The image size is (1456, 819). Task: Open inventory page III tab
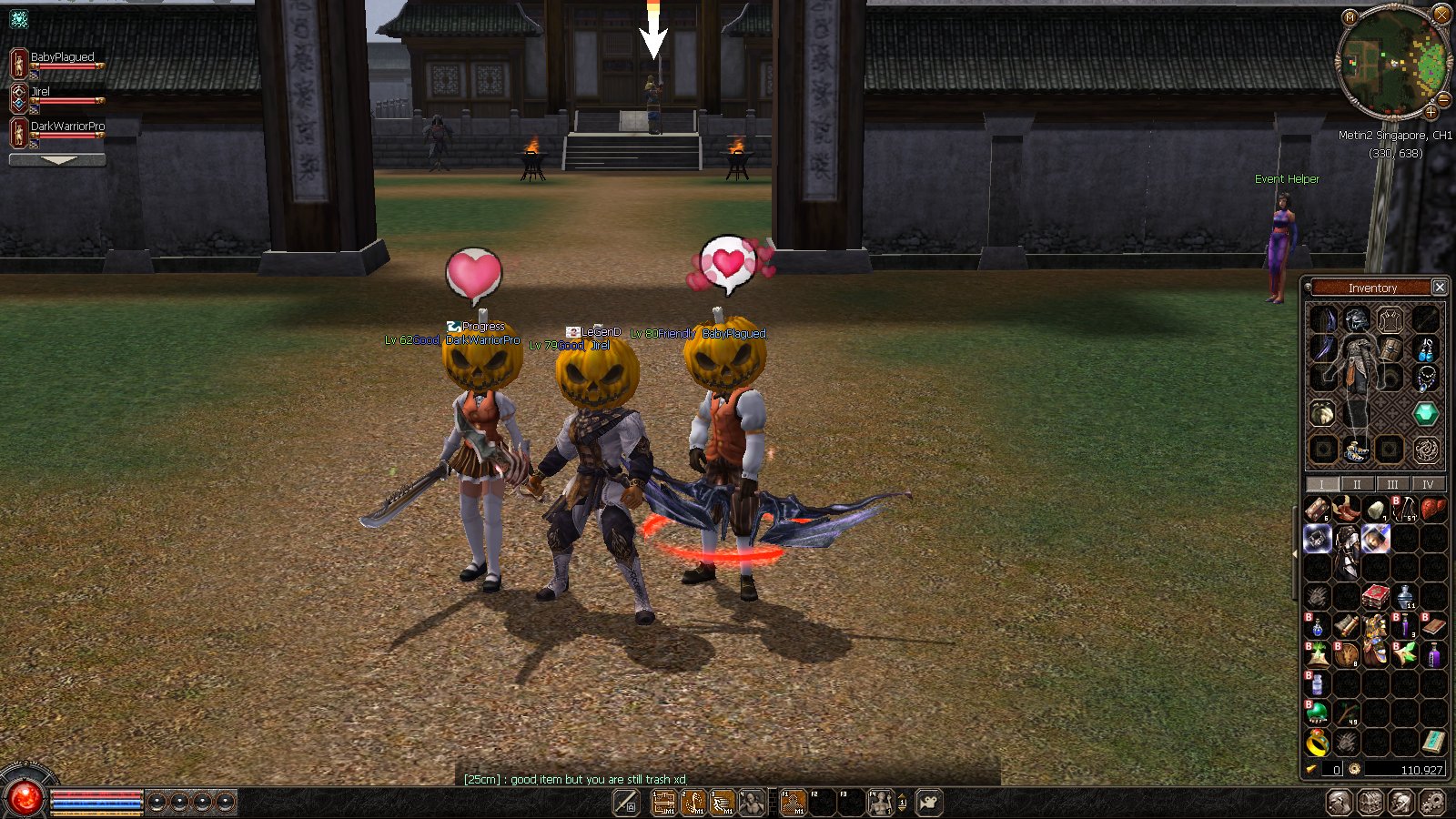(1392, 484)
